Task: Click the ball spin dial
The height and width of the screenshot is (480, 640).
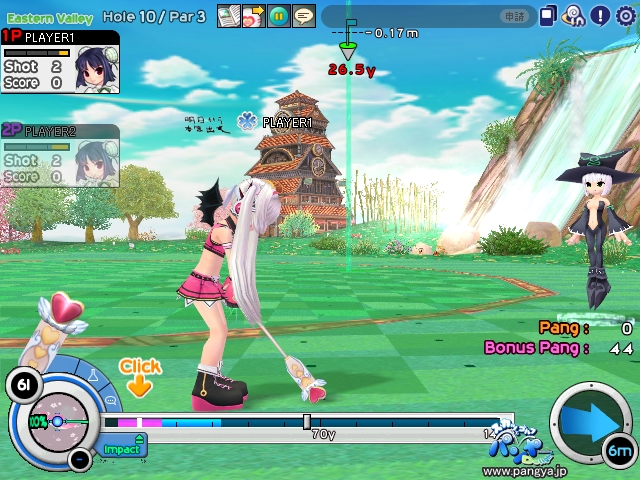Action: point(57,421)
